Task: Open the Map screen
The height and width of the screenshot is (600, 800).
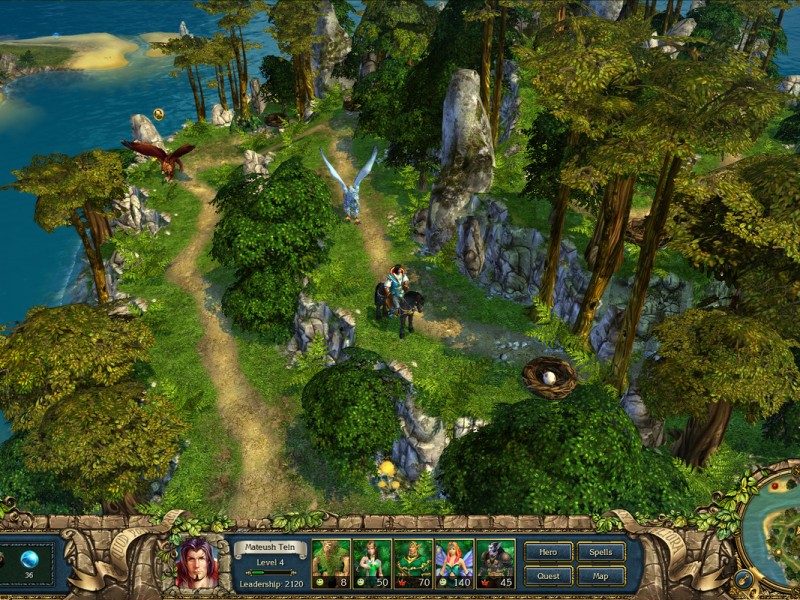Action: pos(601,576)
